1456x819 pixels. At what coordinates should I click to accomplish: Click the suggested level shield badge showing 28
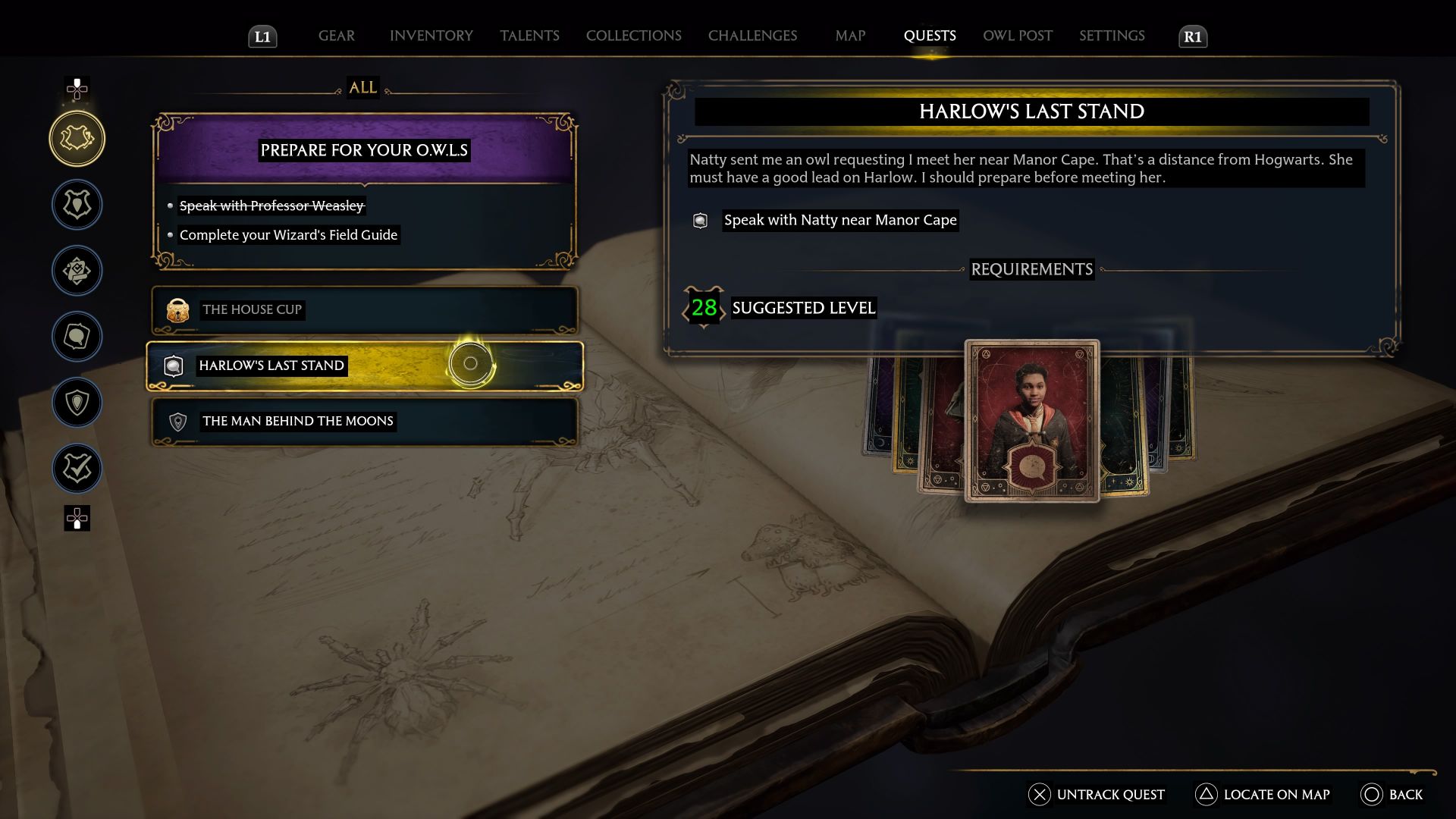pyautogui.click(x=703, y=308)
